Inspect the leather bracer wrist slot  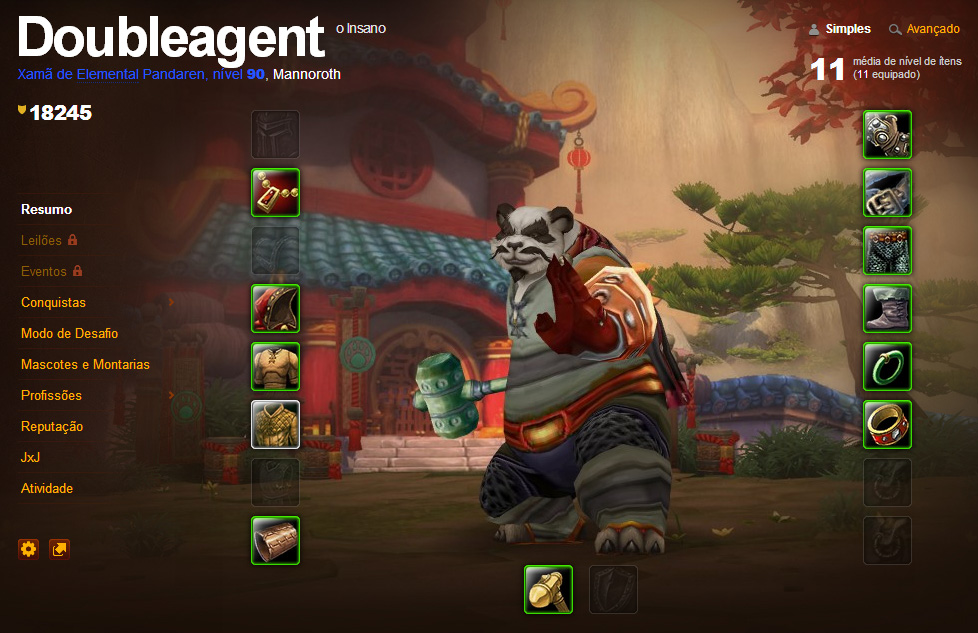click(x=275, y=540)
